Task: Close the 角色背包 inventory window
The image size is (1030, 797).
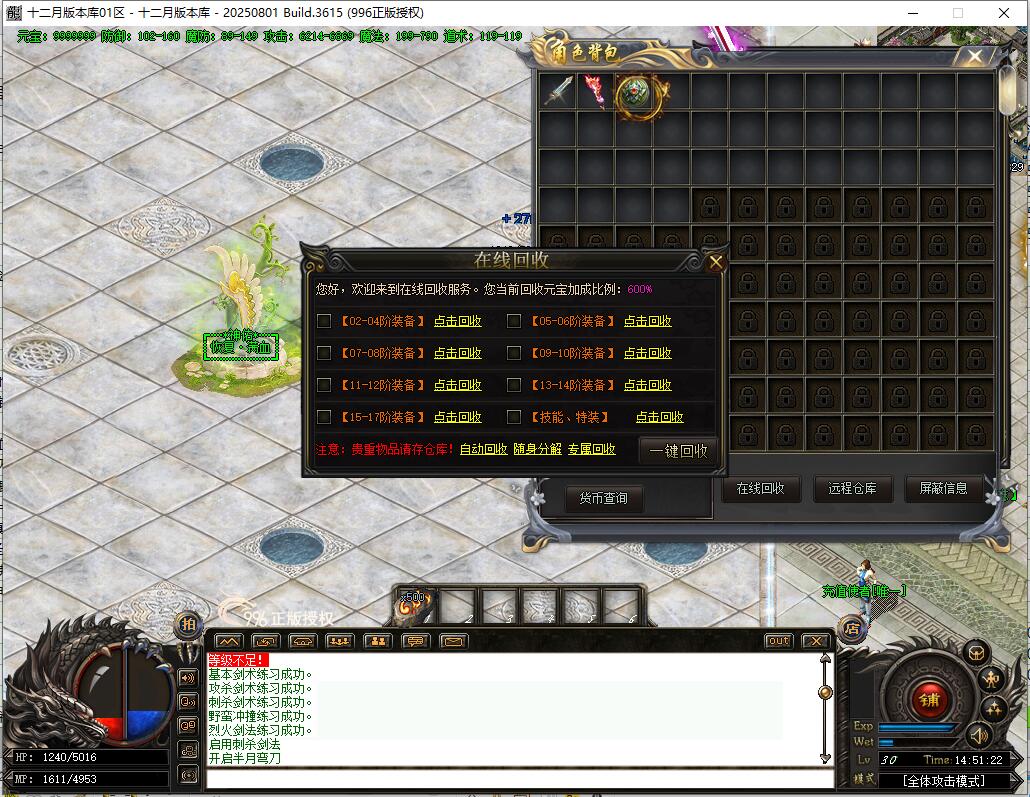Action: click(975, 57)
